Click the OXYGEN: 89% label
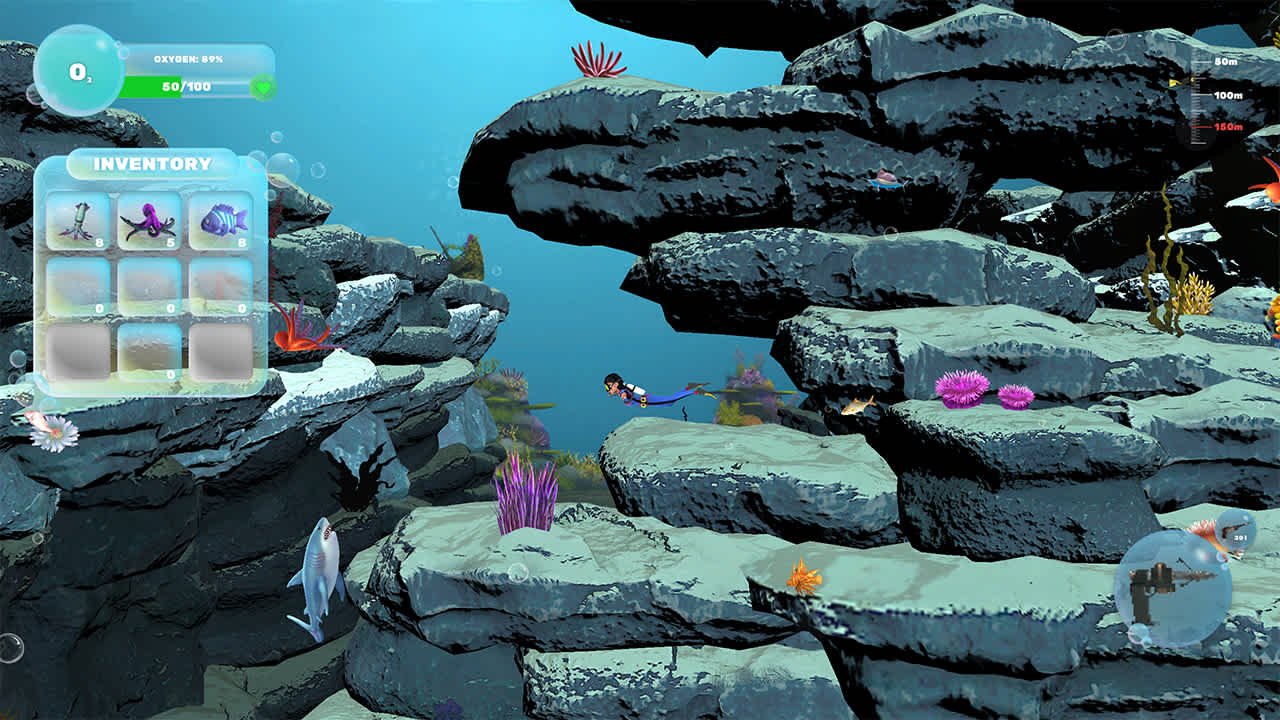The height and width of the screenshot is (720, 1280). [186, 58]
